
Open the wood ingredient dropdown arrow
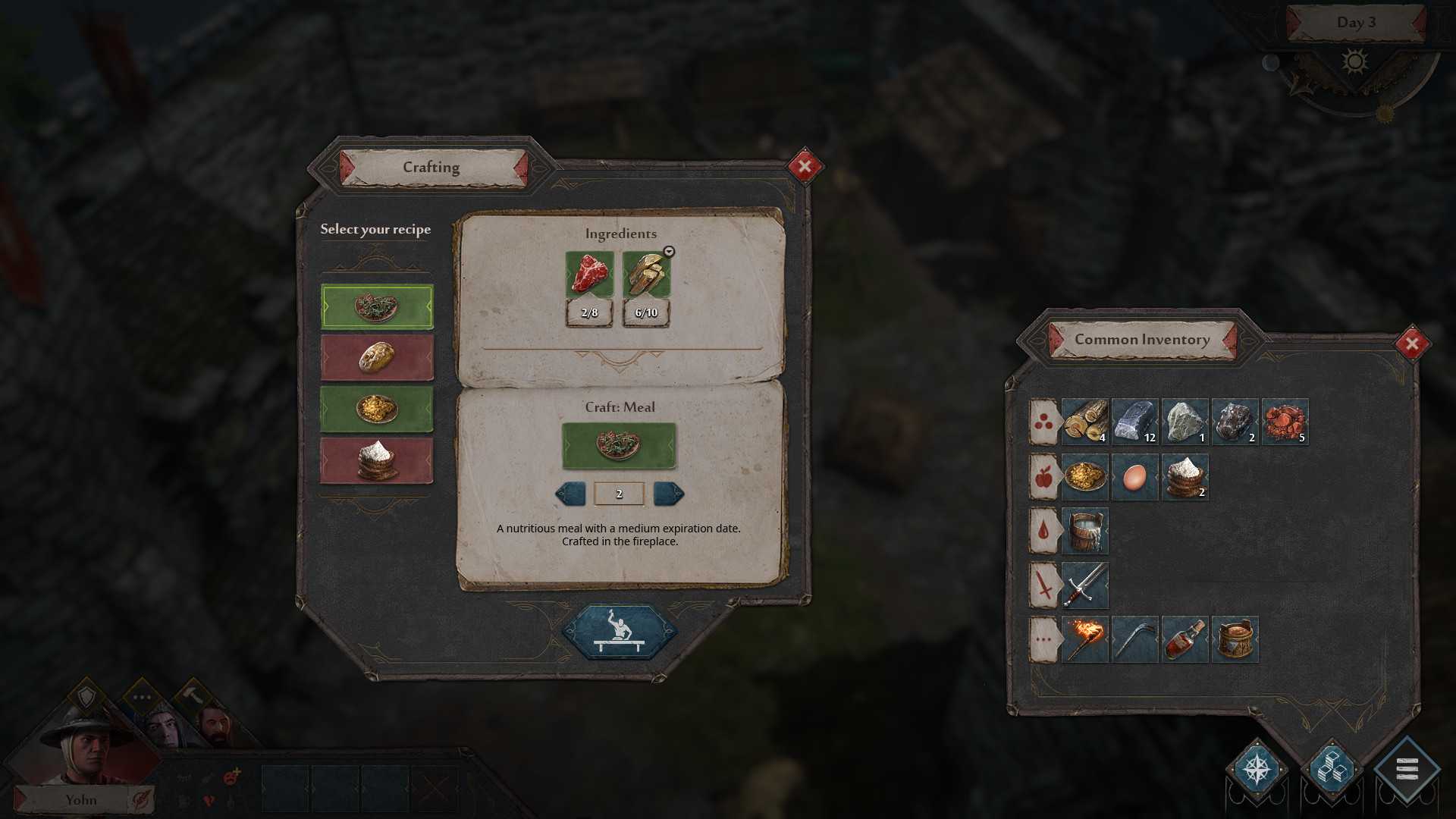(x=669, y=252)
